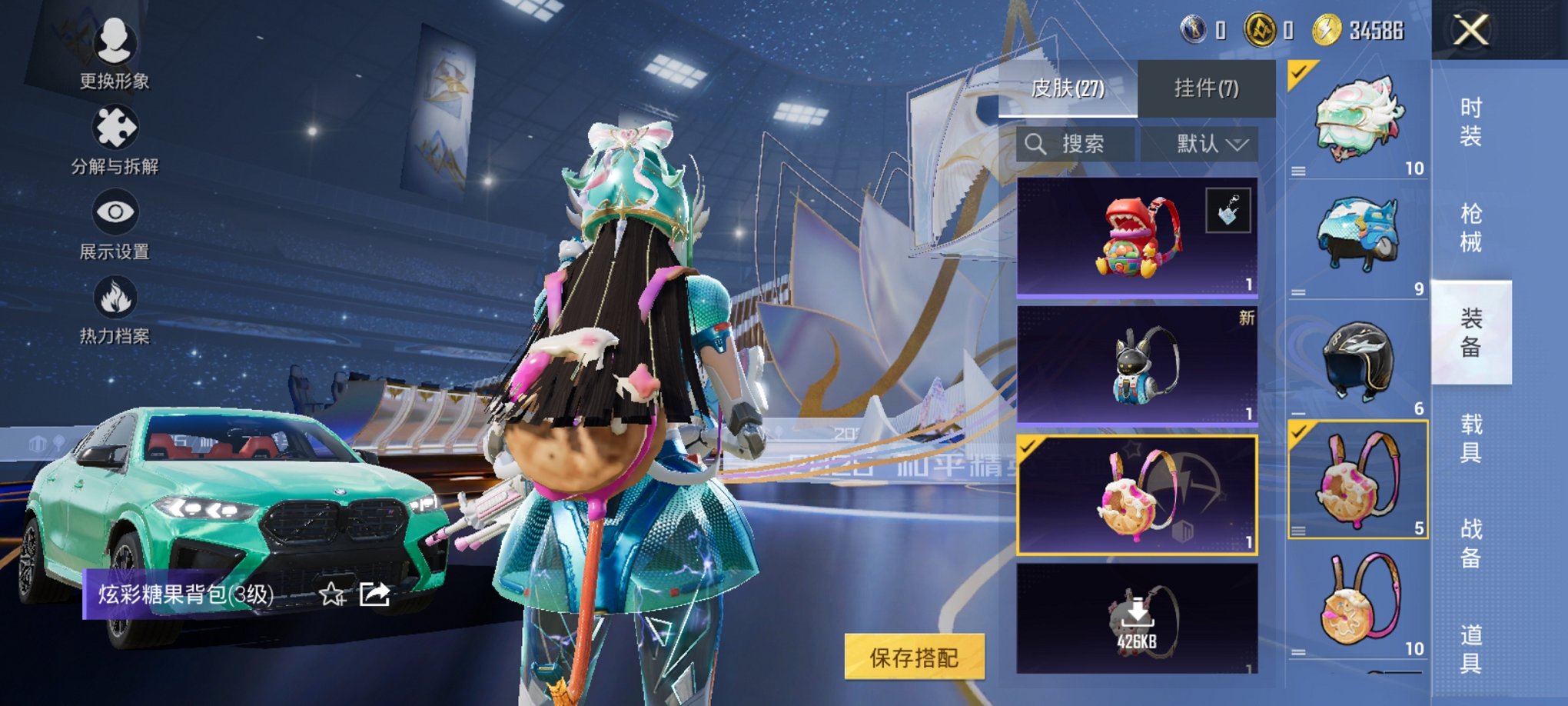The width and height of the screenshot is (1568, 706).
Task: Open the search magnifier in skins panel
Action: [x=1037, y=145]
